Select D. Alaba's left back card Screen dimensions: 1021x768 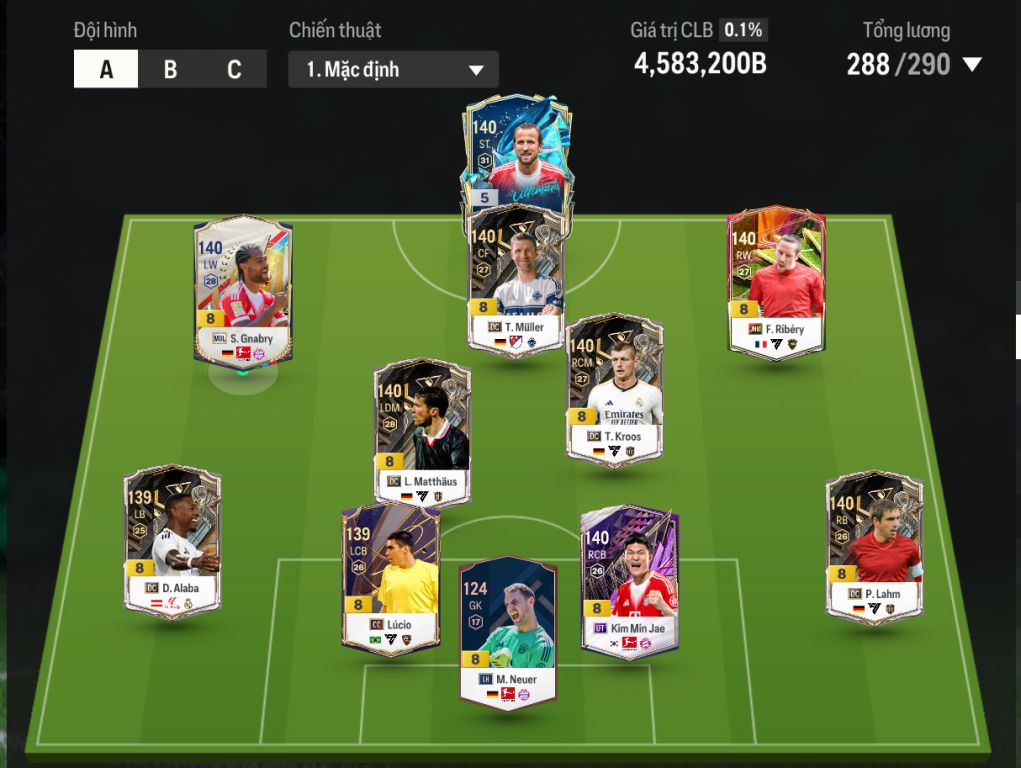pyautogui.click(x=173, y=542)
